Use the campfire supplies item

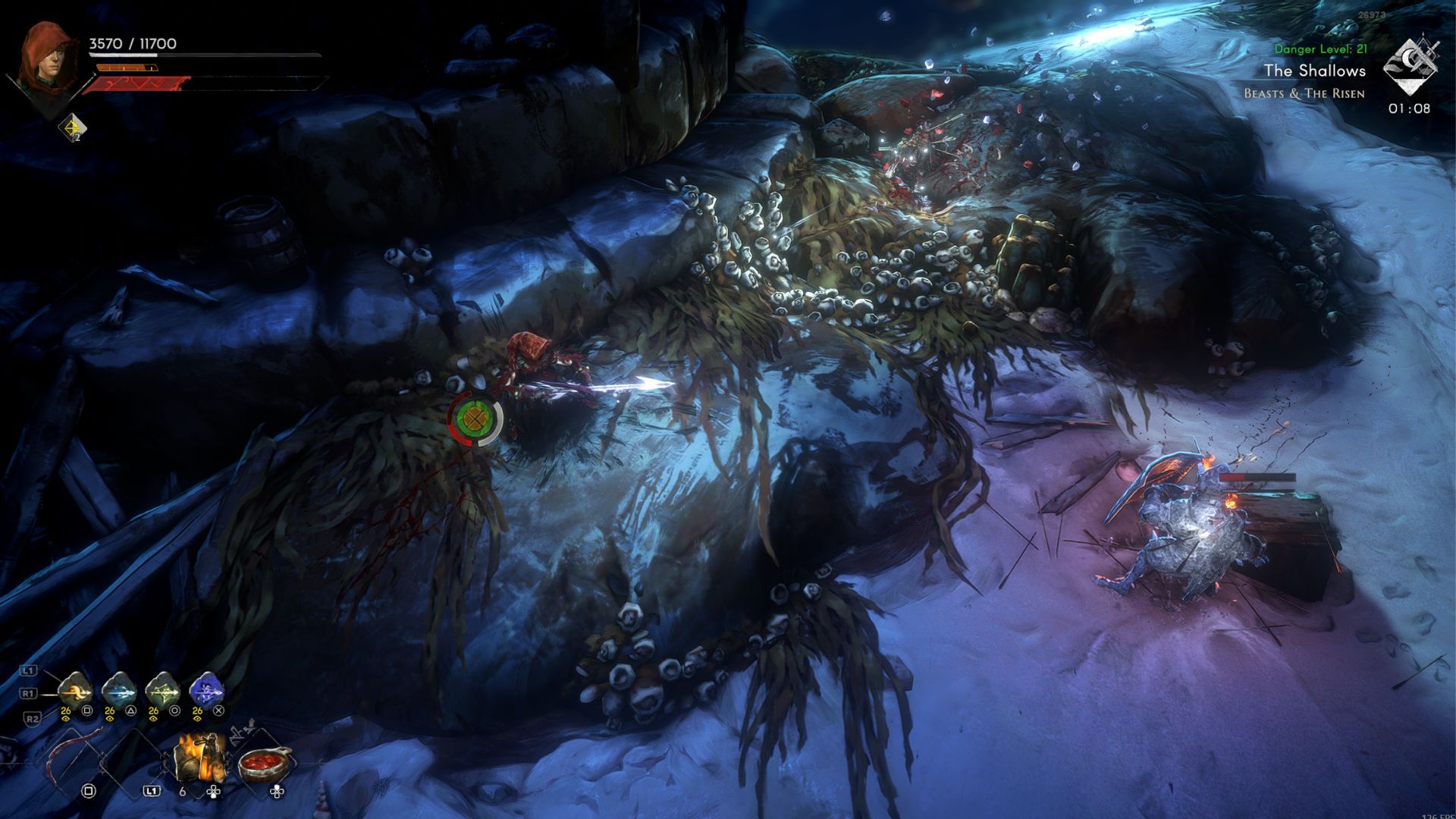[201, 757]
